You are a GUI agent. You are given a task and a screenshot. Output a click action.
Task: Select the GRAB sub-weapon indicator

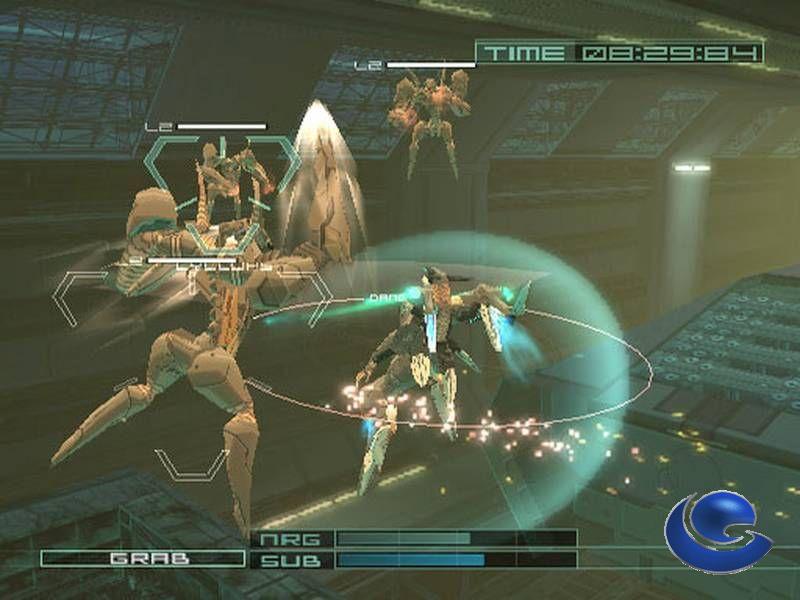tap(142, 558)
